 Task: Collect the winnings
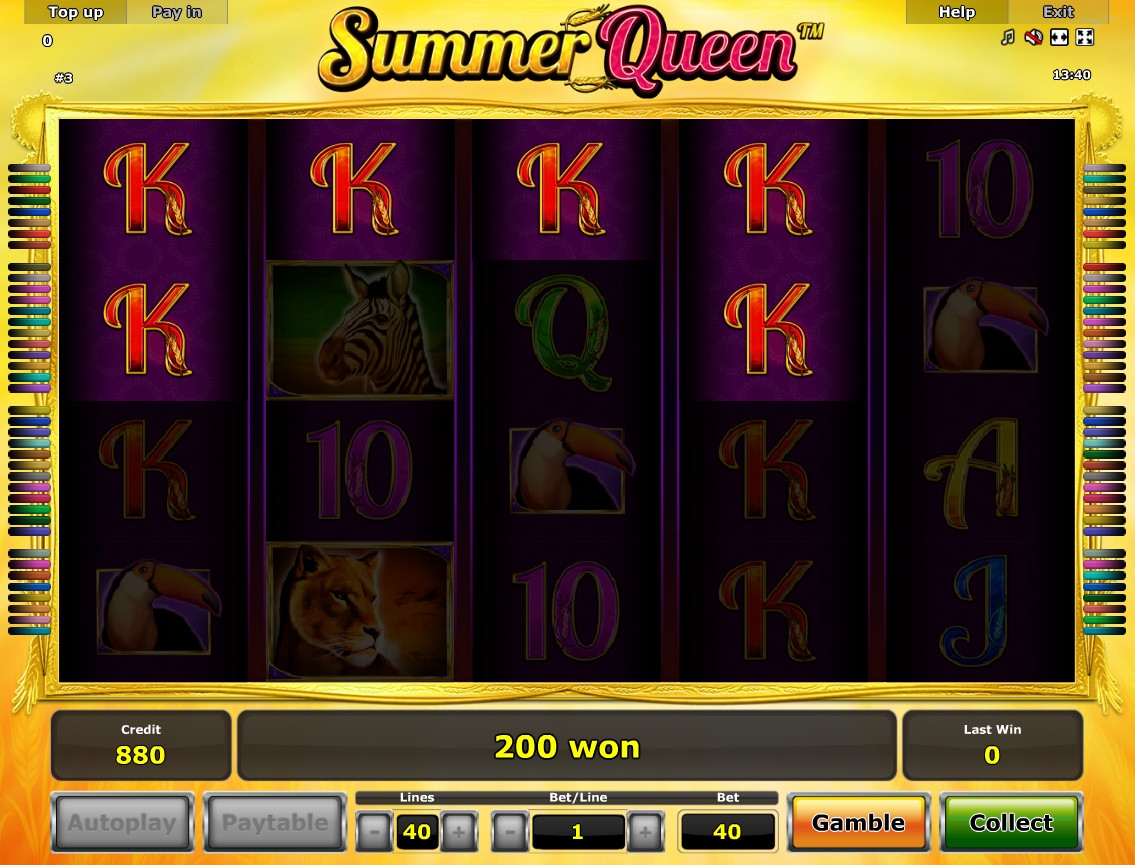click(1011, 823)
